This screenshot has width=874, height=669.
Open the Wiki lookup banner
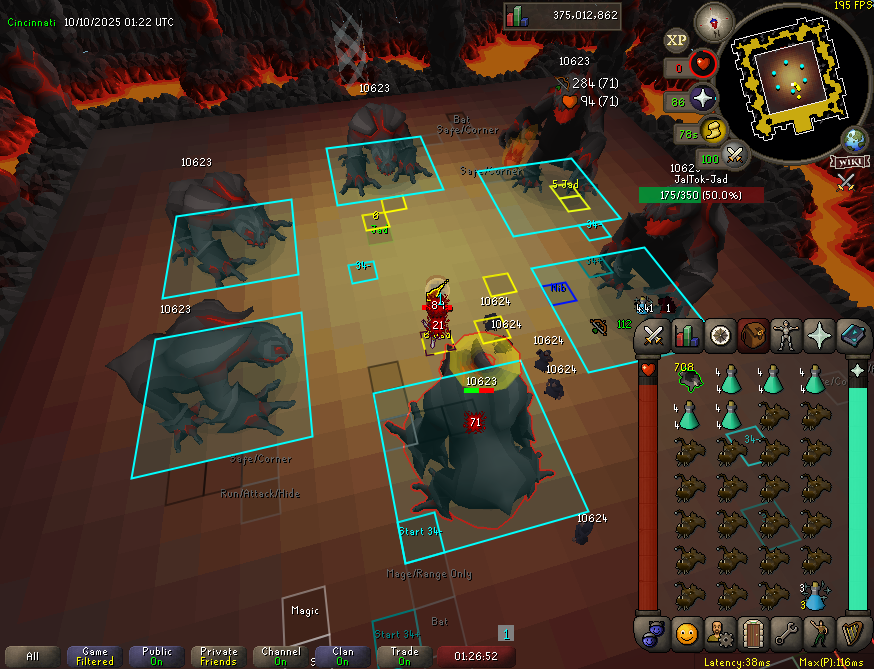pos(847,161)
